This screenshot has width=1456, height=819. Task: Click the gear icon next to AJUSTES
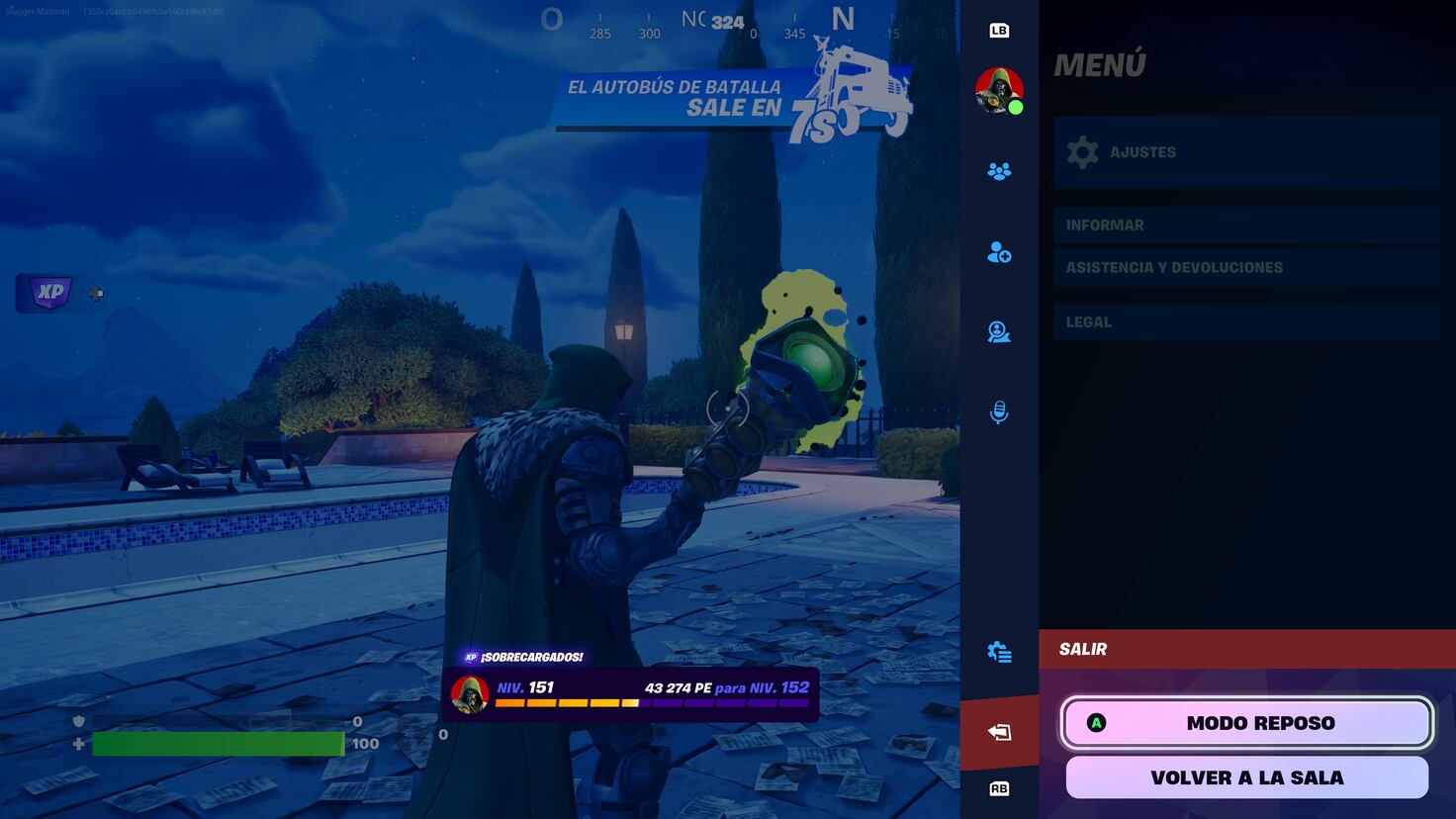[1083, 151]
